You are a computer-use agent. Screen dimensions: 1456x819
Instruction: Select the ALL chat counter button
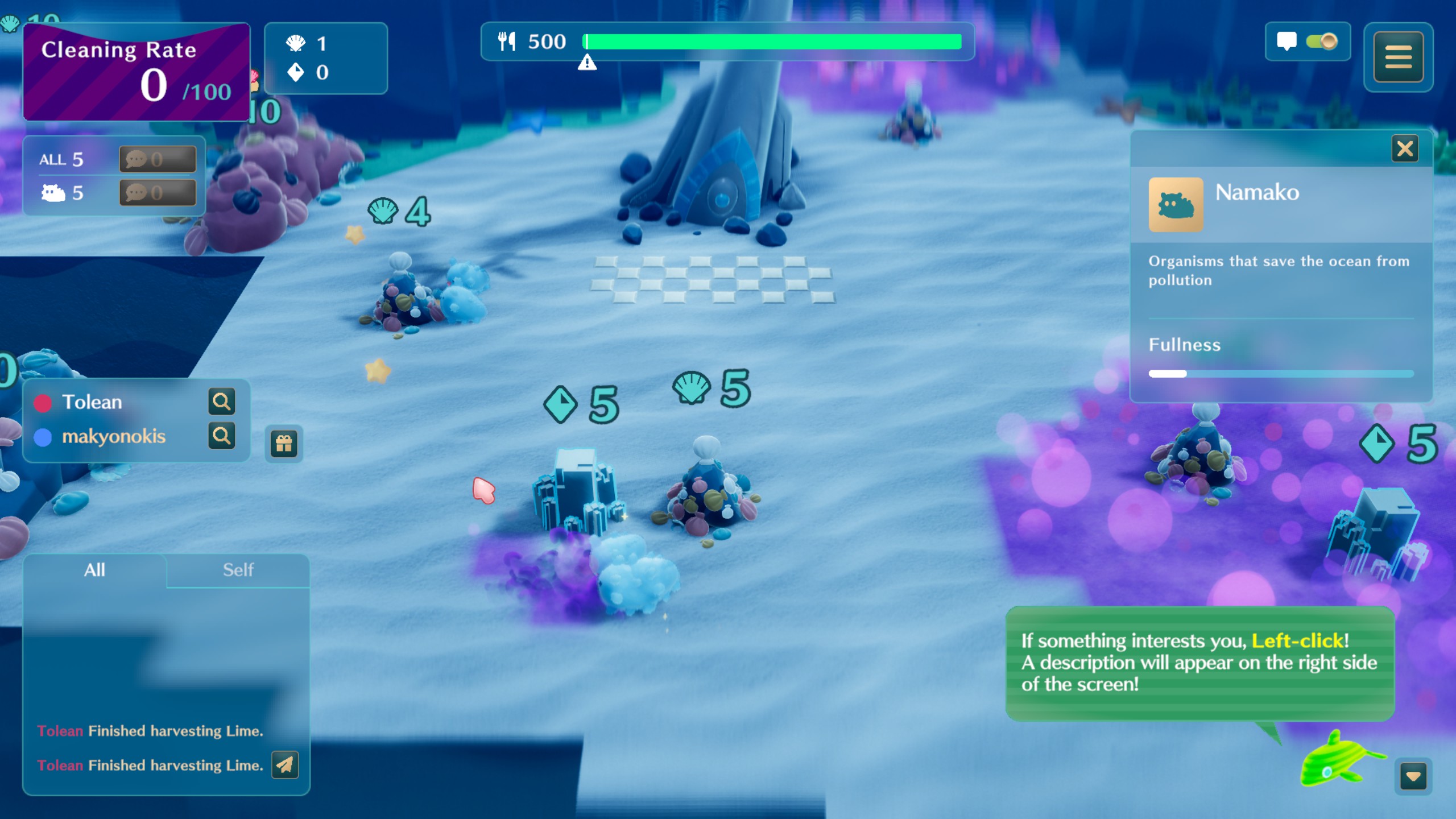[x=158, y=159]
